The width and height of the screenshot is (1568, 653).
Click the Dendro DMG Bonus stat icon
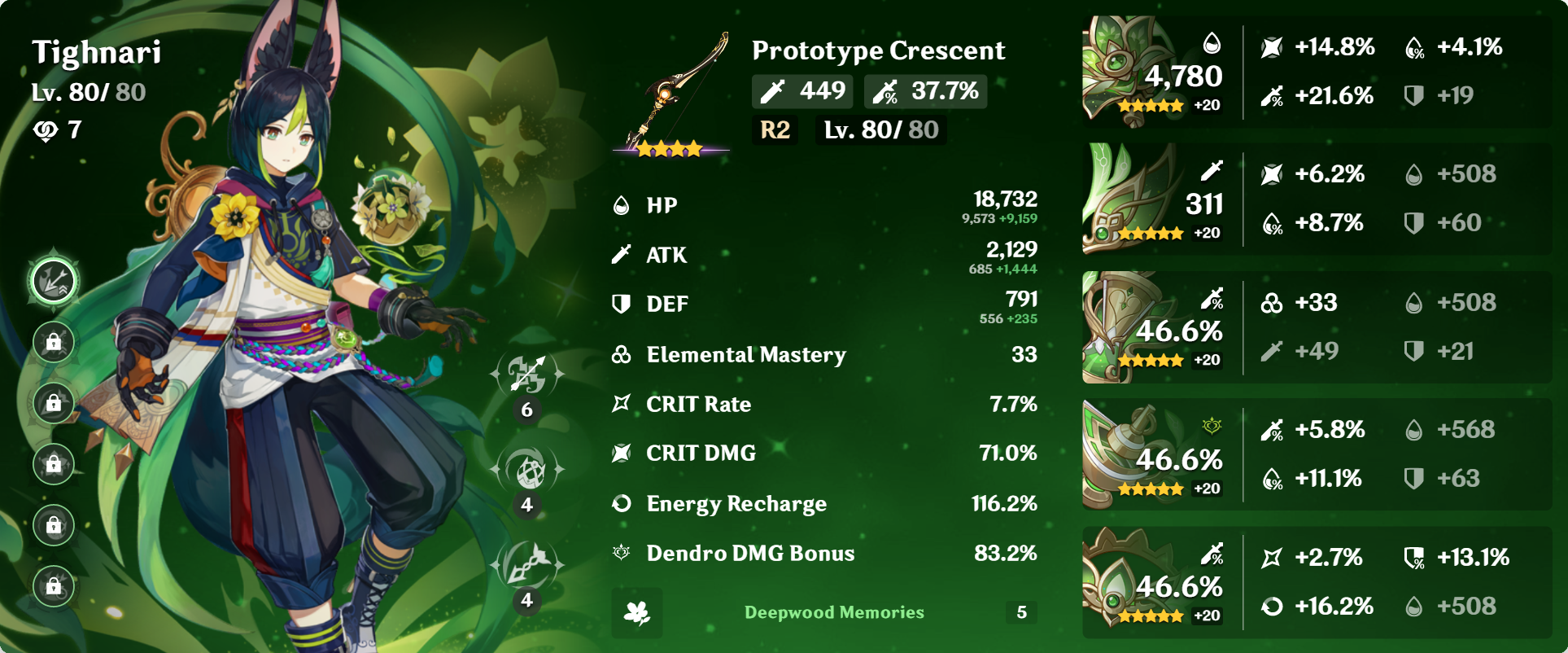(622, 553)
